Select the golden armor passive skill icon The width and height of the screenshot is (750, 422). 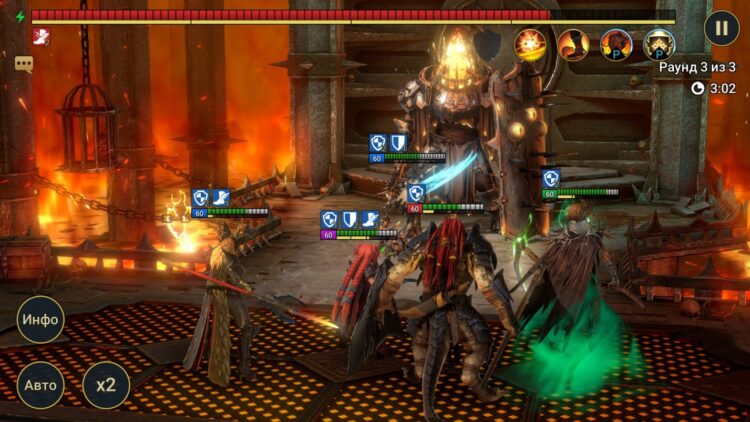tap(659, 44)
